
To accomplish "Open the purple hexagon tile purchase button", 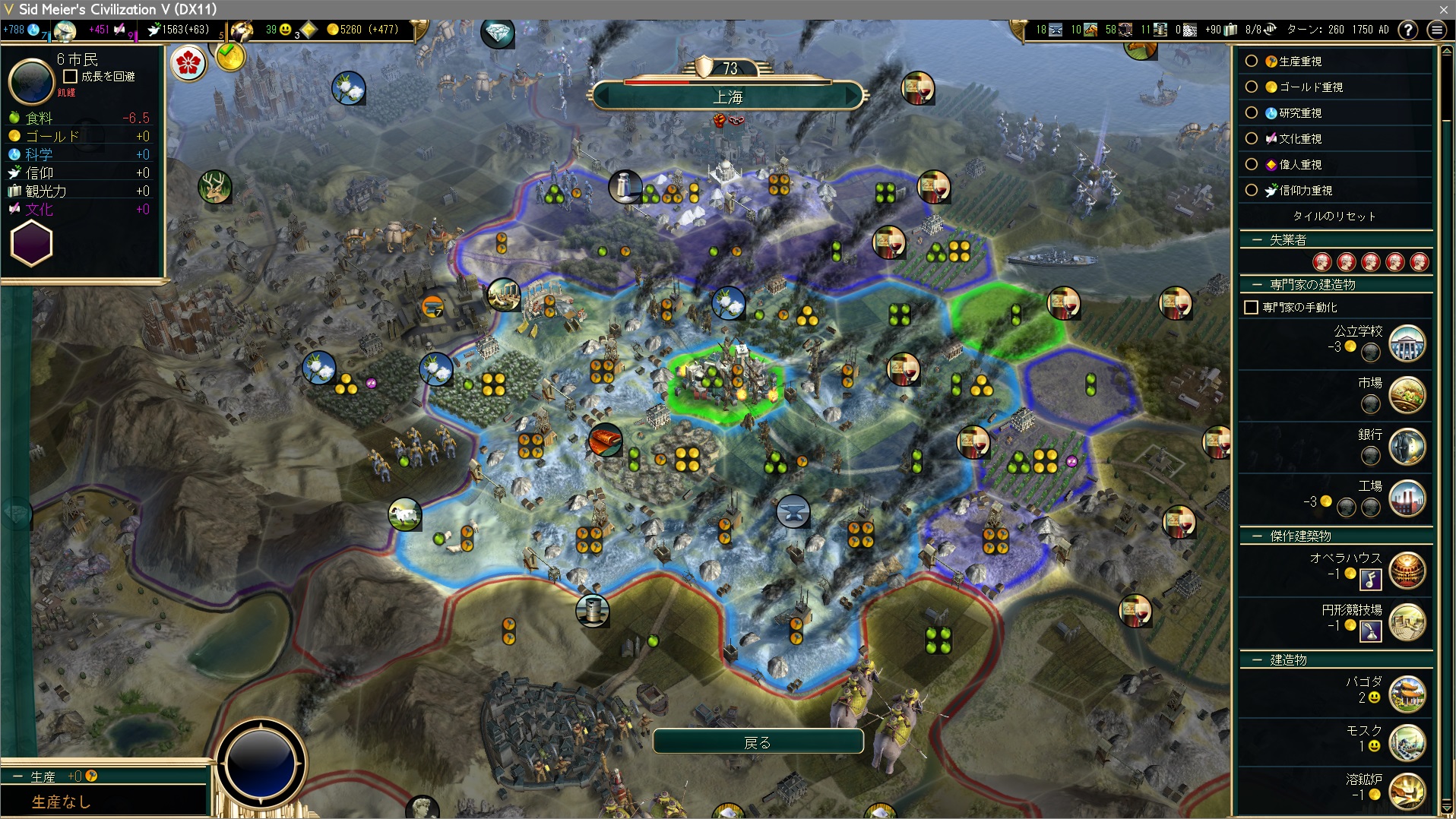I will point(31,245).
